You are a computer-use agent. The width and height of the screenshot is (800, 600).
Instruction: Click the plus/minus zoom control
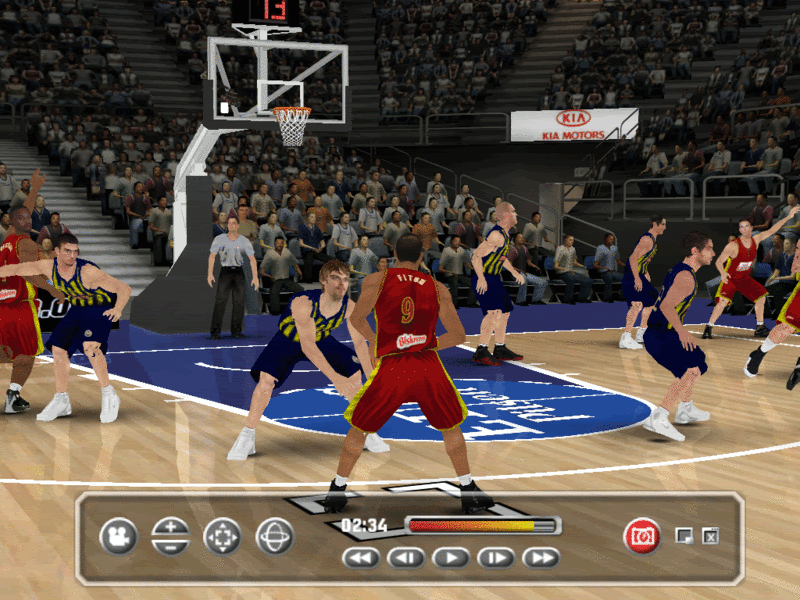170,536
